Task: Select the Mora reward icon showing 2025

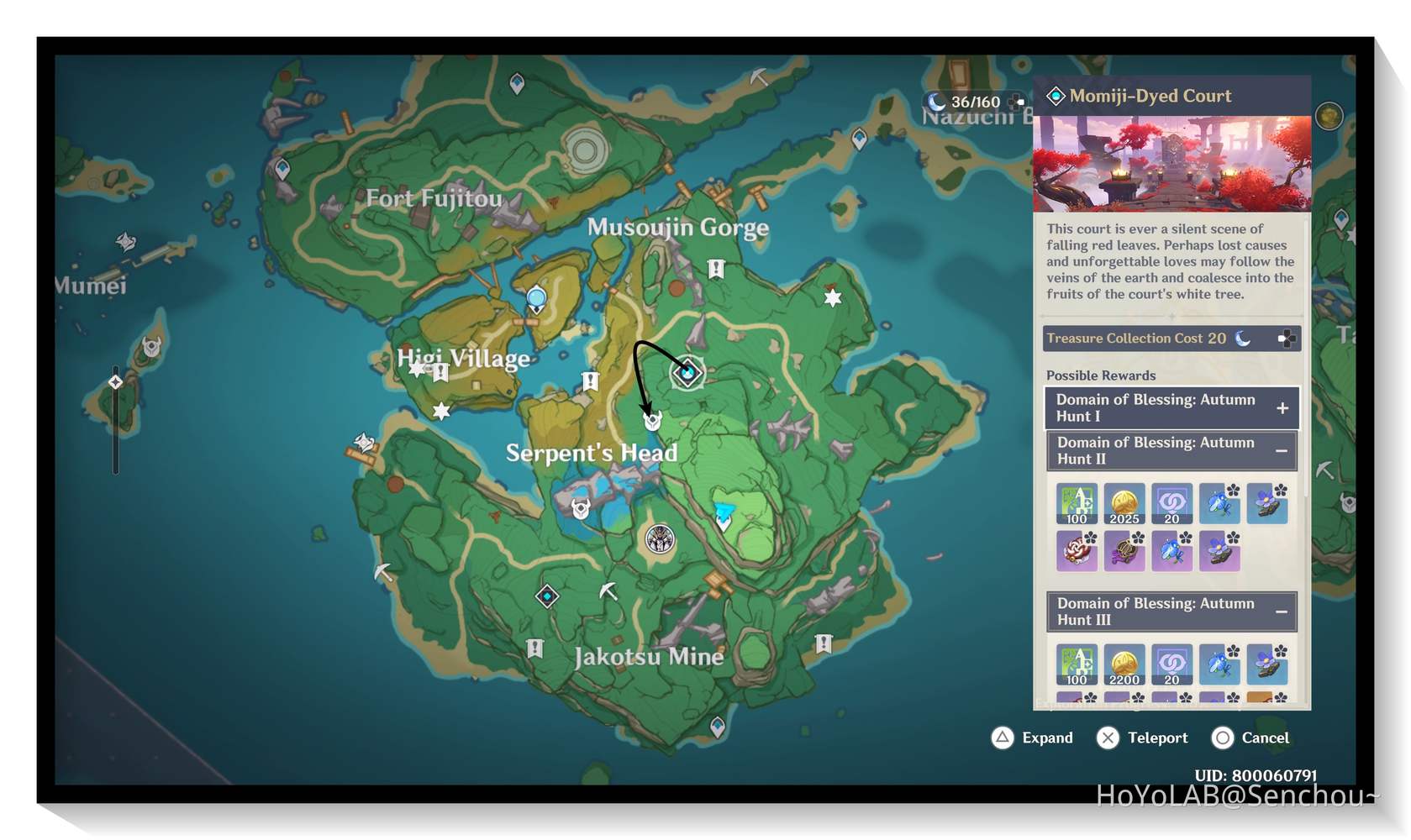Action: (1124, 504)
